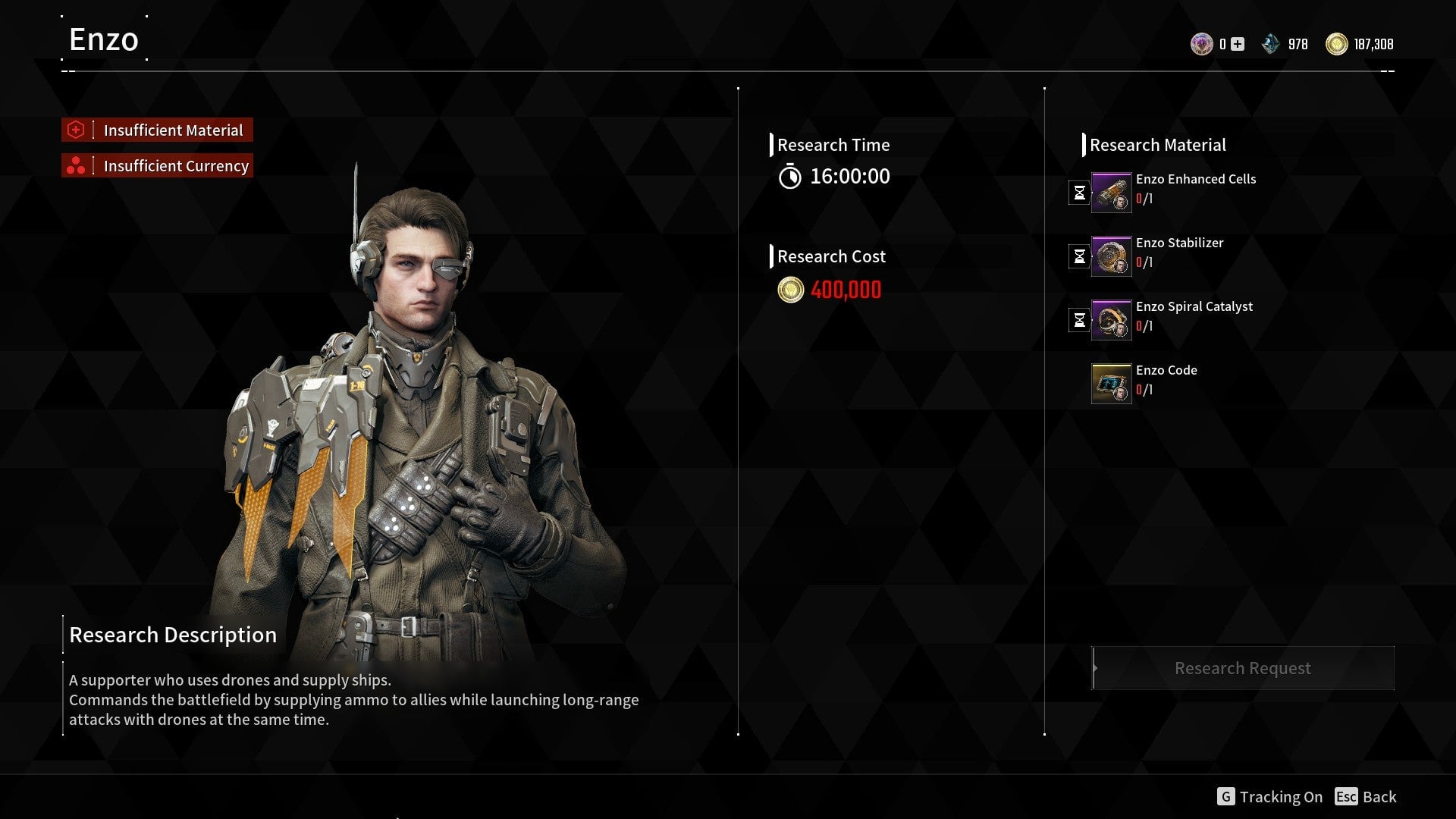Click the hourglass beside Enzo Spiral Catalyst

(1079, 319)
